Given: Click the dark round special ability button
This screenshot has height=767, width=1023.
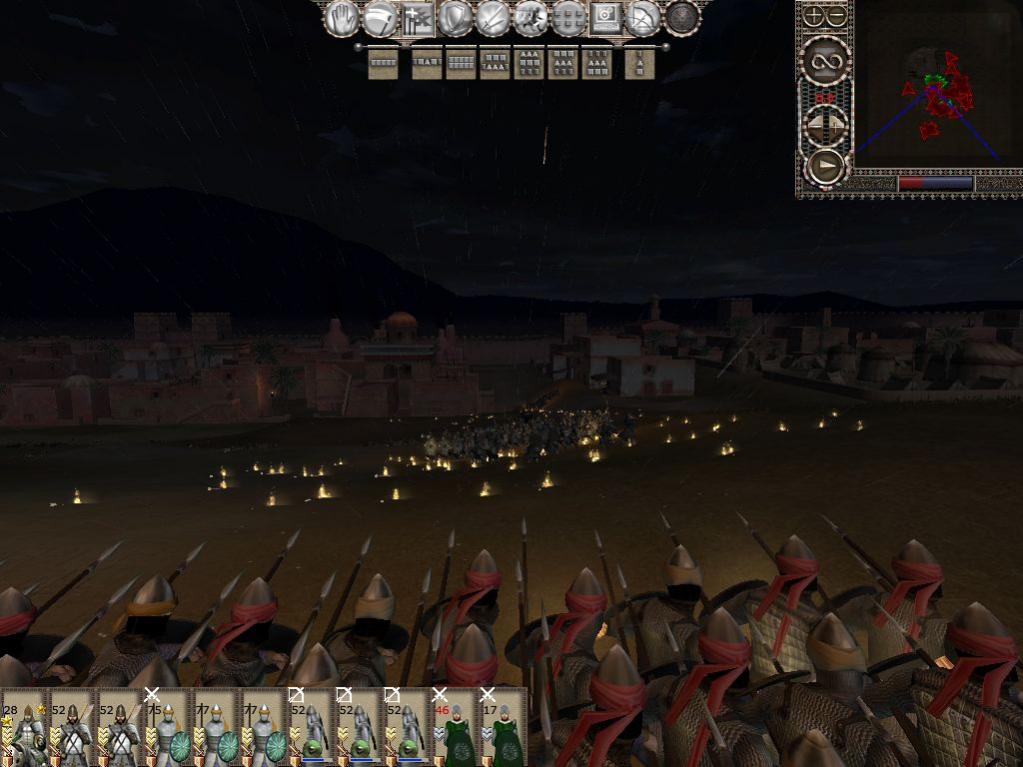Looking at the screenshot, I should pos(682,18).
